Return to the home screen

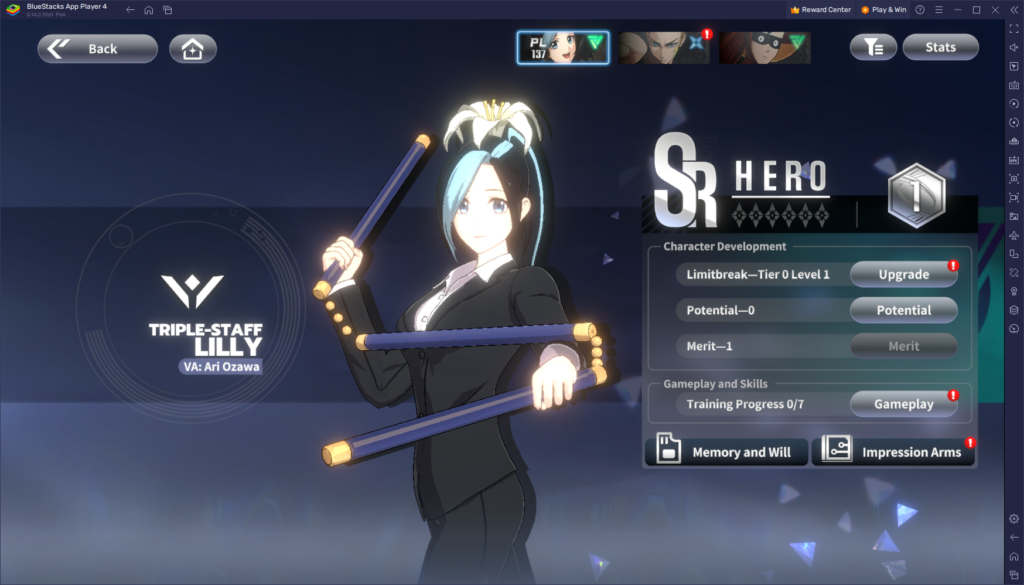[x=193, y=48]
